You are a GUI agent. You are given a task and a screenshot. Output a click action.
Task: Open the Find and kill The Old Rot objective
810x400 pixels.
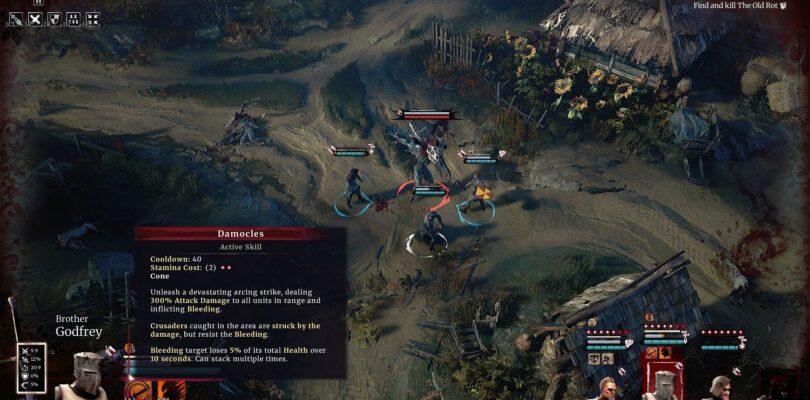[739, 6]
